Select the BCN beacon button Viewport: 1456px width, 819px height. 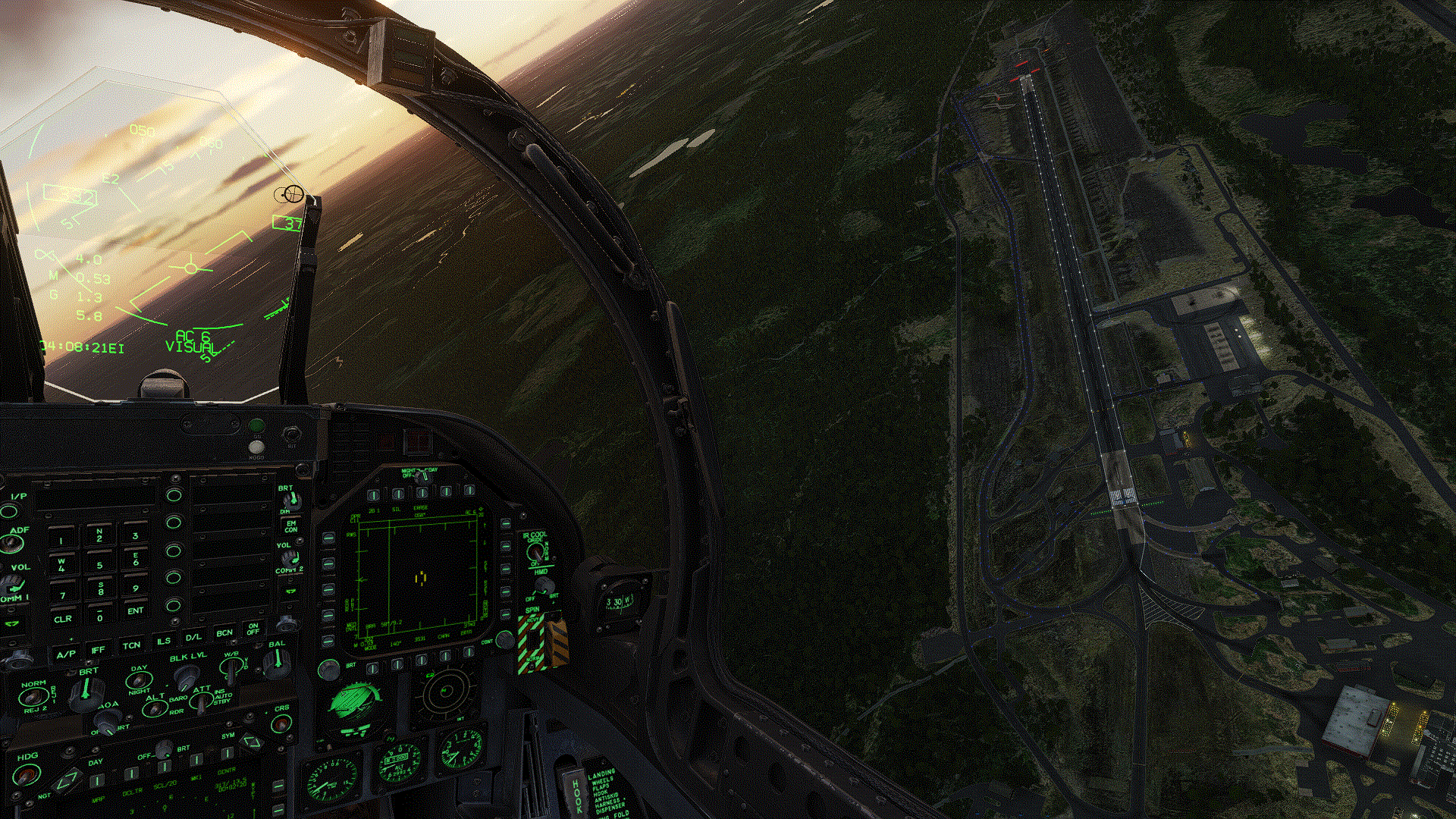[x=224, y=632]
